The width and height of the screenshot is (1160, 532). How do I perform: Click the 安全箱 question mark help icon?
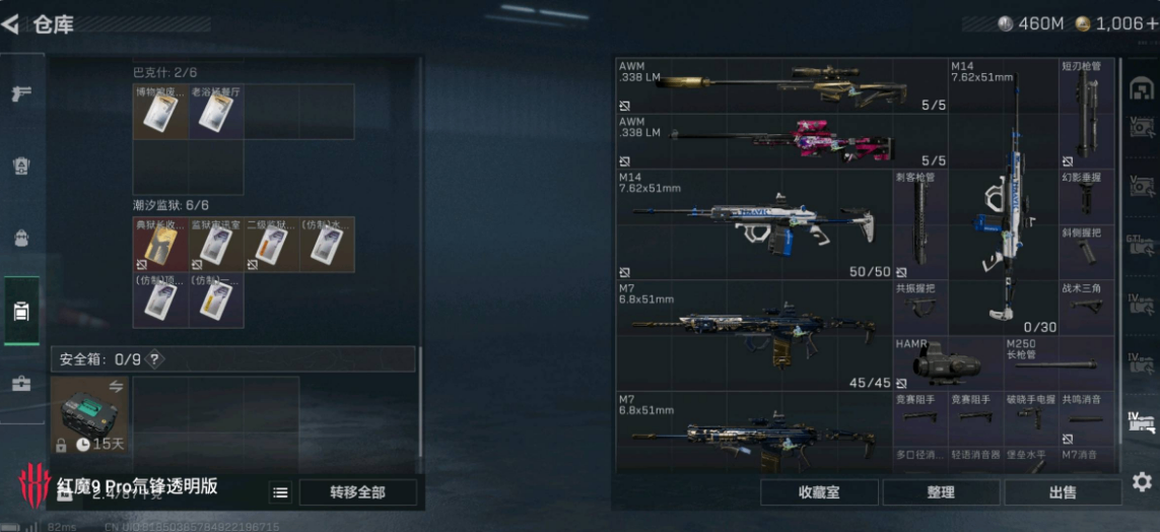155,359
